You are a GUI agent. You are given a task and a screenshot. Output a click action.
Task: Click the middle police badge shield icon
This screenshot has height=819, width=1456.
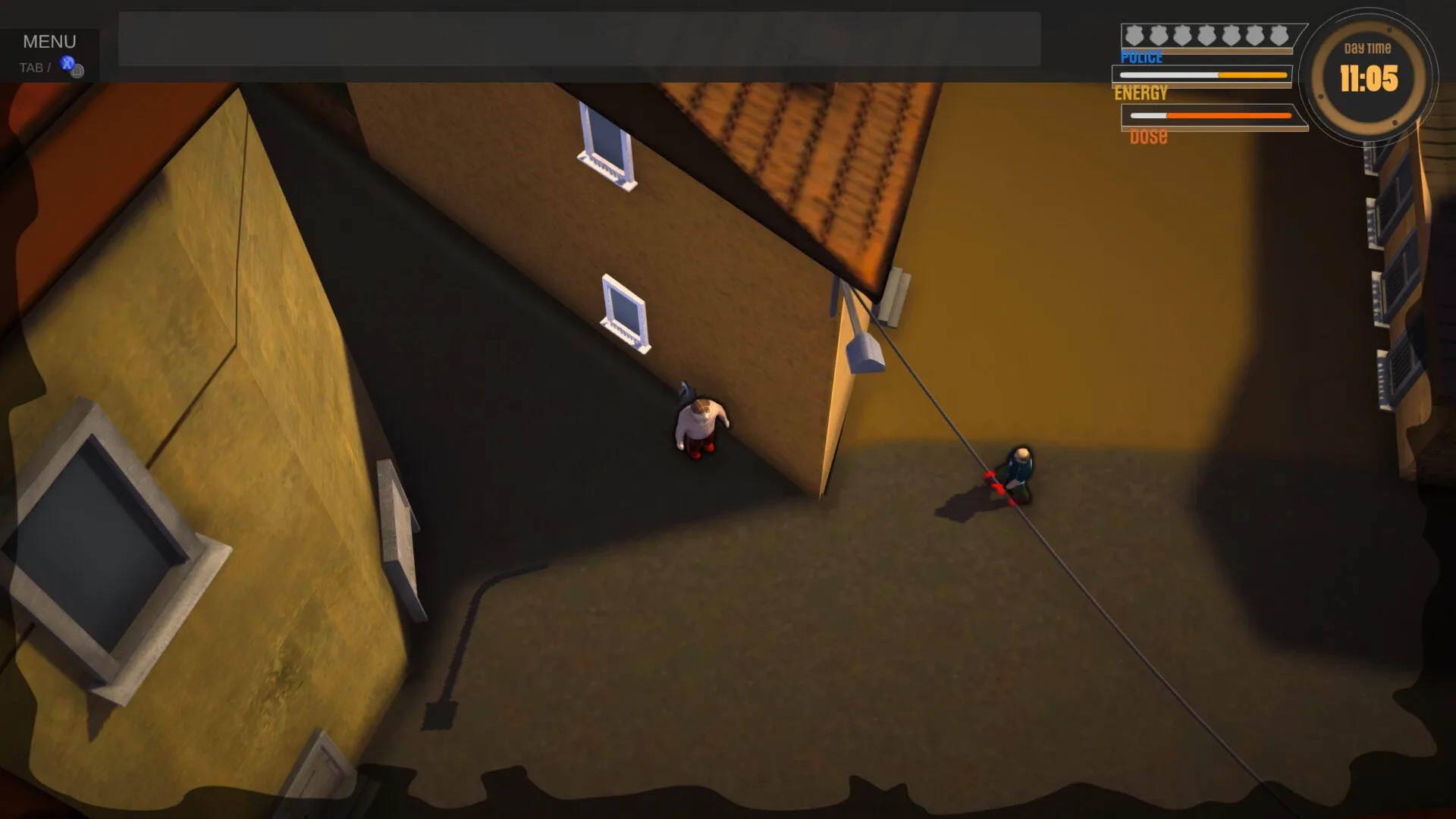1206,33
